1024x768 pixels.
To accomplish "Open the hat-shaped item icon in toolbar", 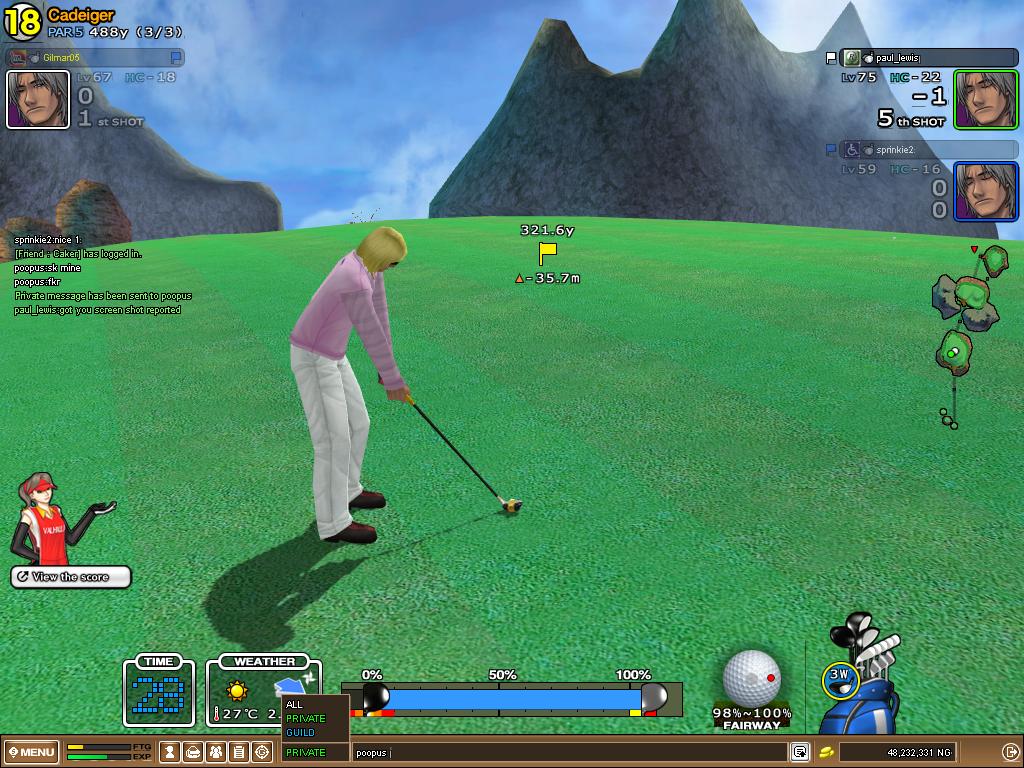I will (x=194, y=752).
